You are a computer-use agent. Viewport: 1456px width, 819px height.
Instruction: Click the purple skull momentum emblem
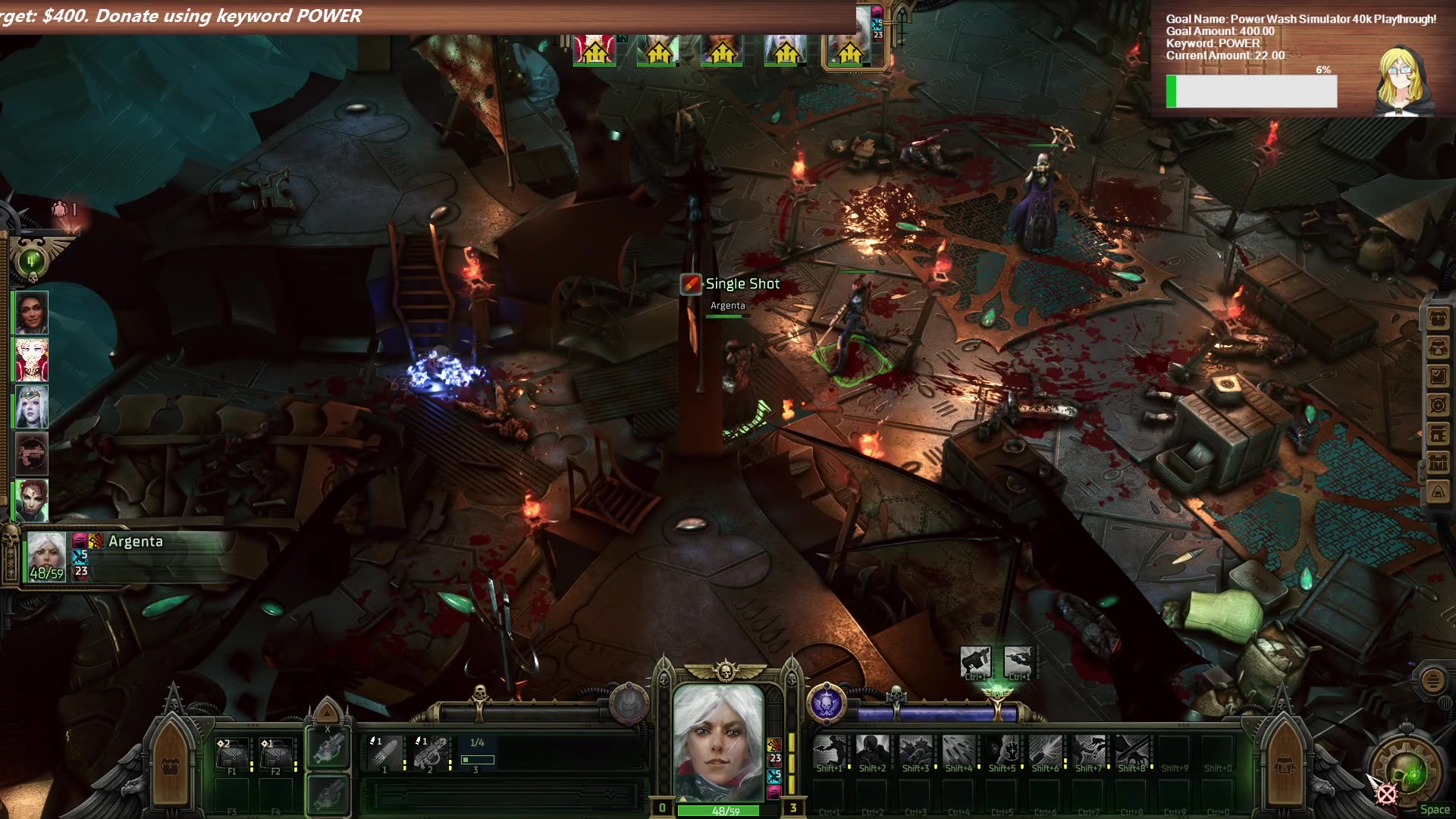pos(827,703)
